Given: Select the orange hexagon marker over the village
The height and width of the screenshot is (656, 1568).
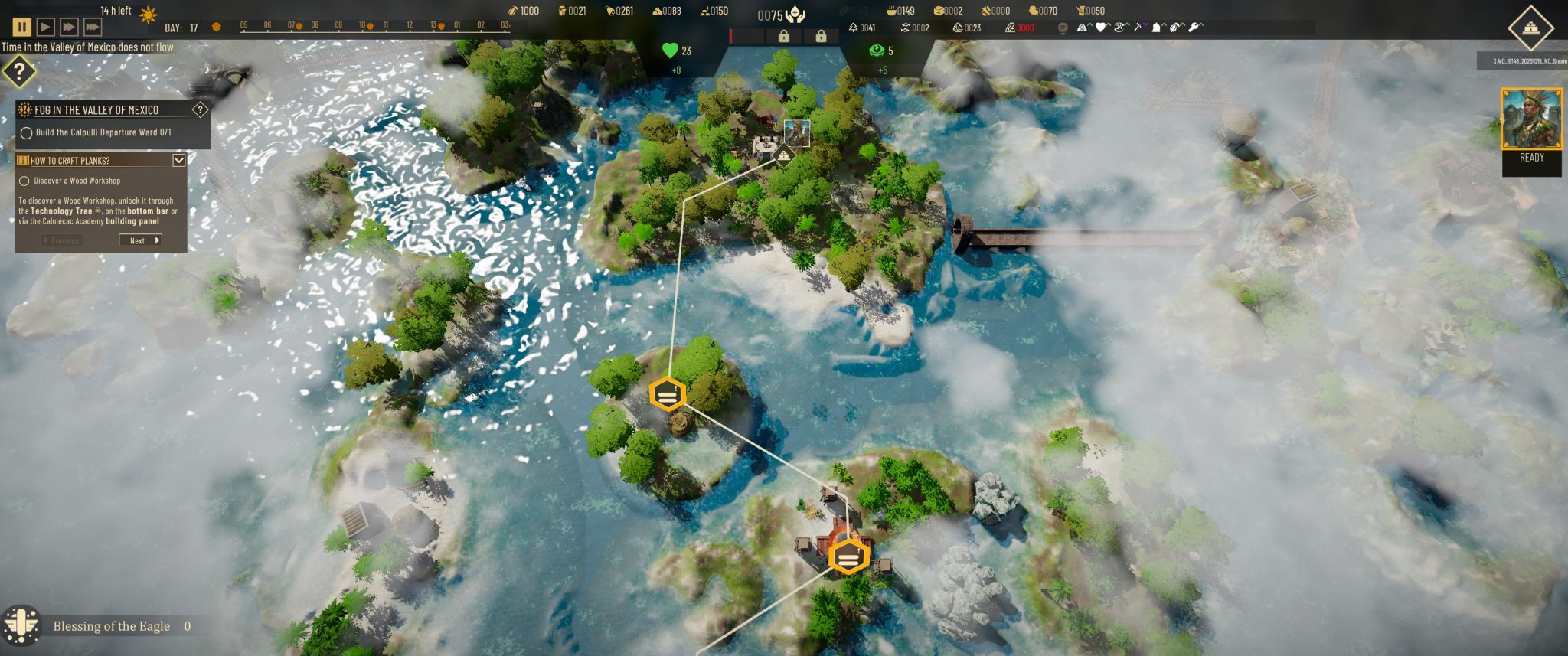Looking at the screenshot, I should point(848,556).
